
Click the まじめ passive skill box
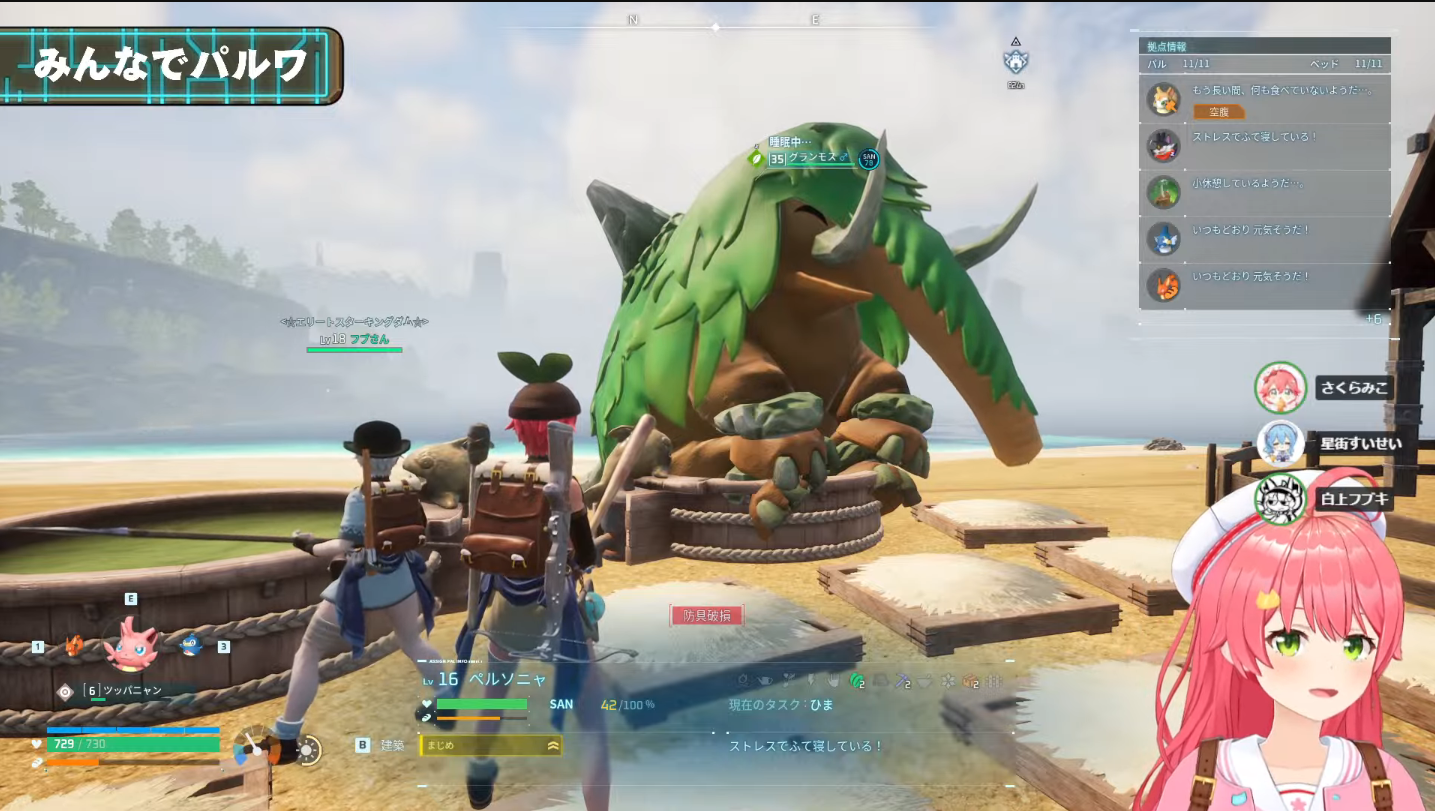490,746
